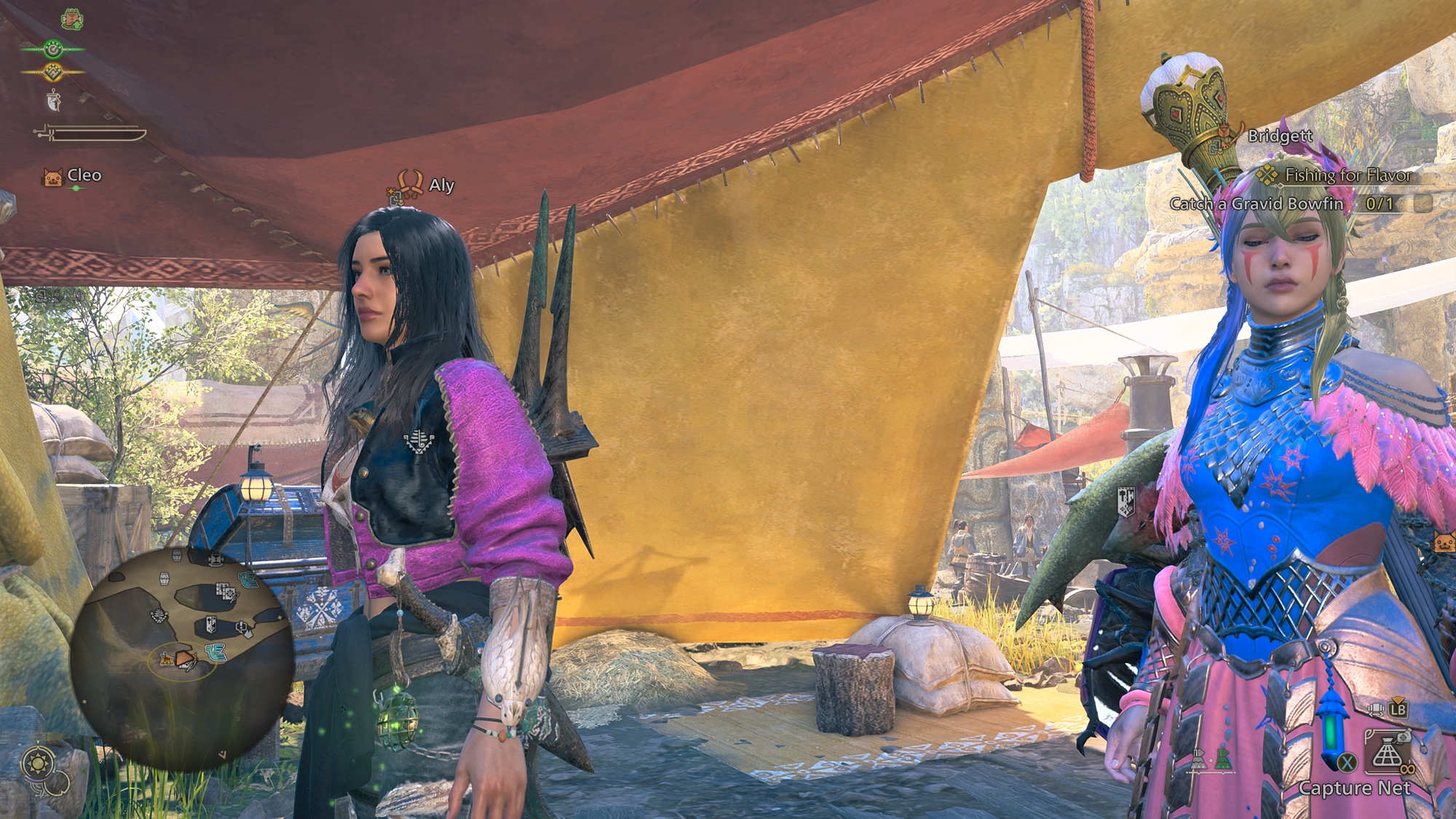Click the yellow diamond emblem gauge icon
This screenshot has height=819, width=1456.
pyautogui.click(x=53, y=72)
